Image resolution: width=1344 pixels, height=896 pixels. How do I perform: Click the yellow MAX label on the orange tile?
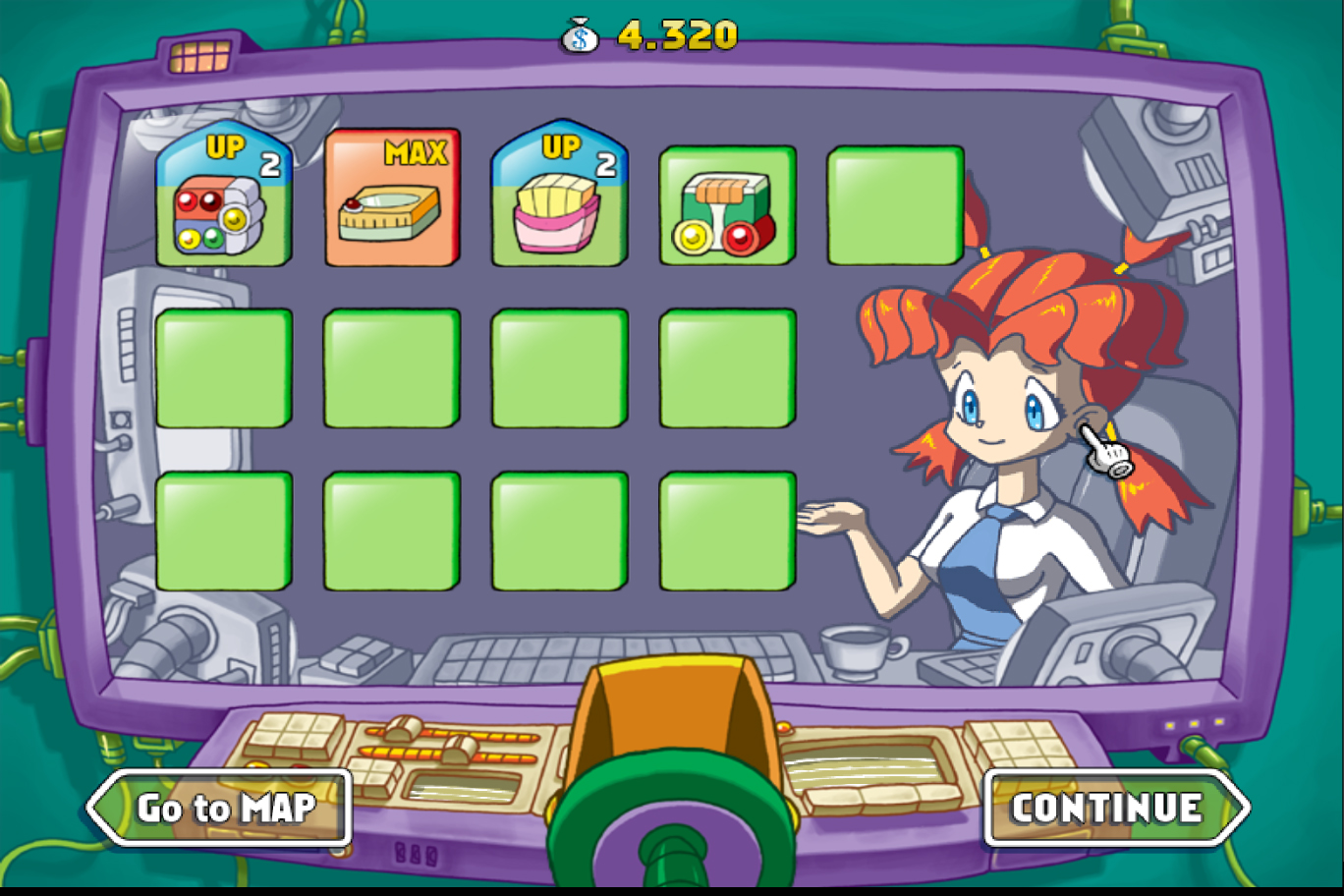click(417, 153)
